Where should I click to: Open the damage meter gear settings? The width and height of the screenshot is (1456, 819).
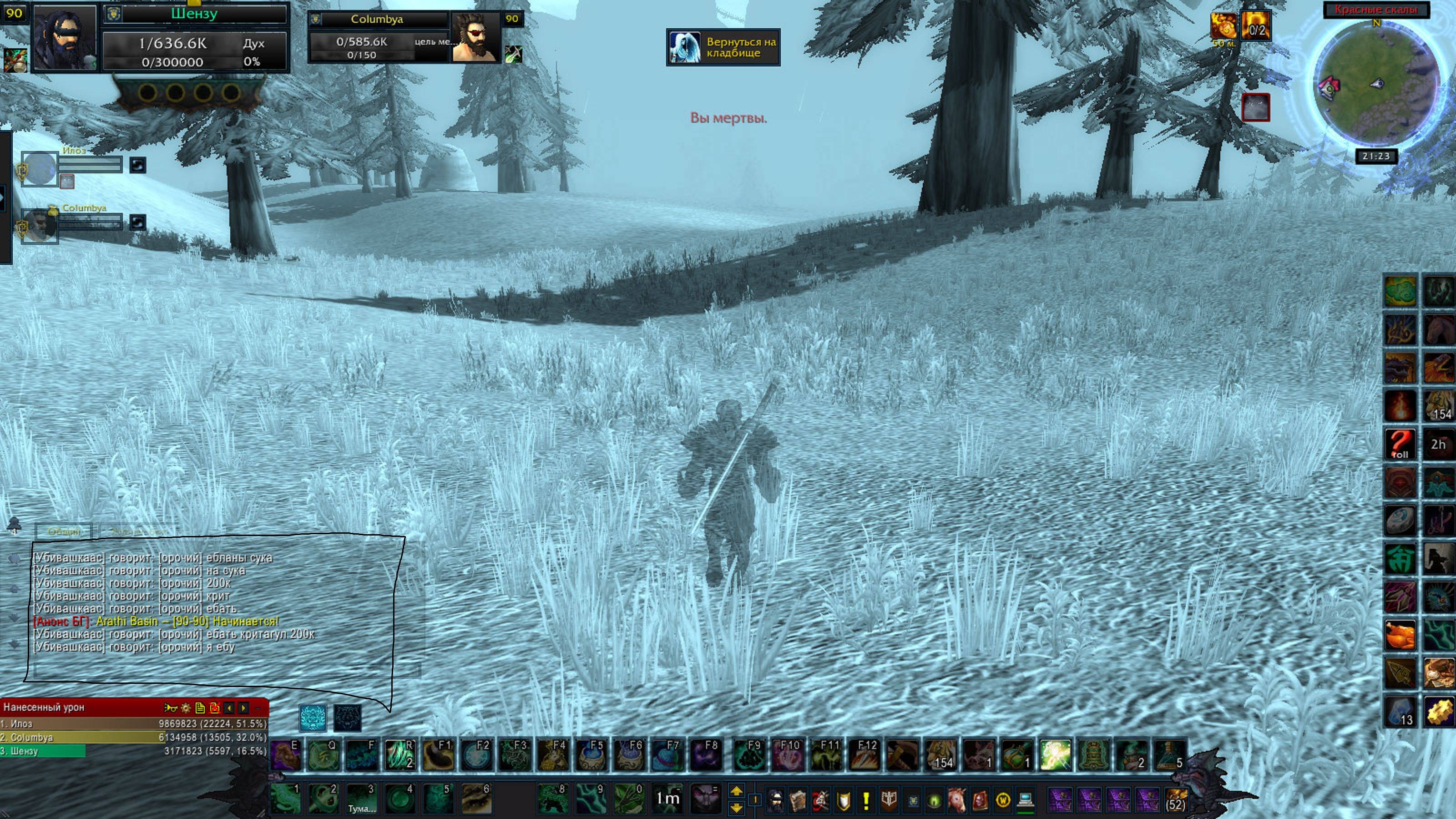pyautogui.click(x=185, y=708)
